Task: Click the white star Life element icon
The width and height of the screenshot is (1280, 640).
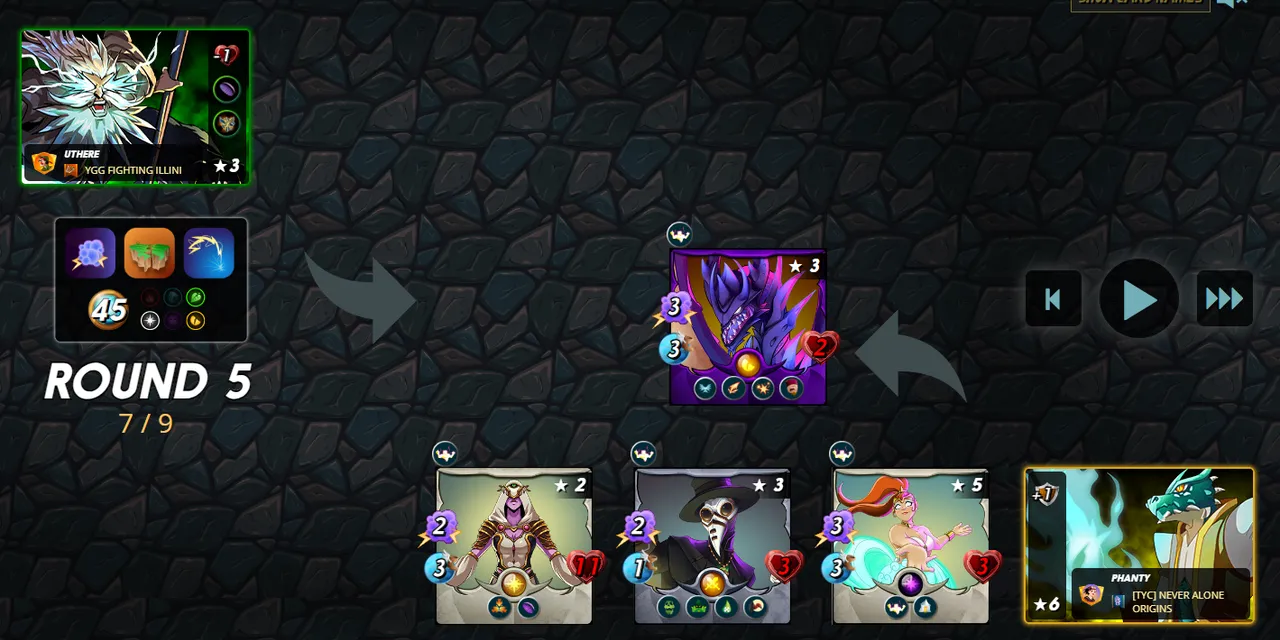Action: (150, 320)
